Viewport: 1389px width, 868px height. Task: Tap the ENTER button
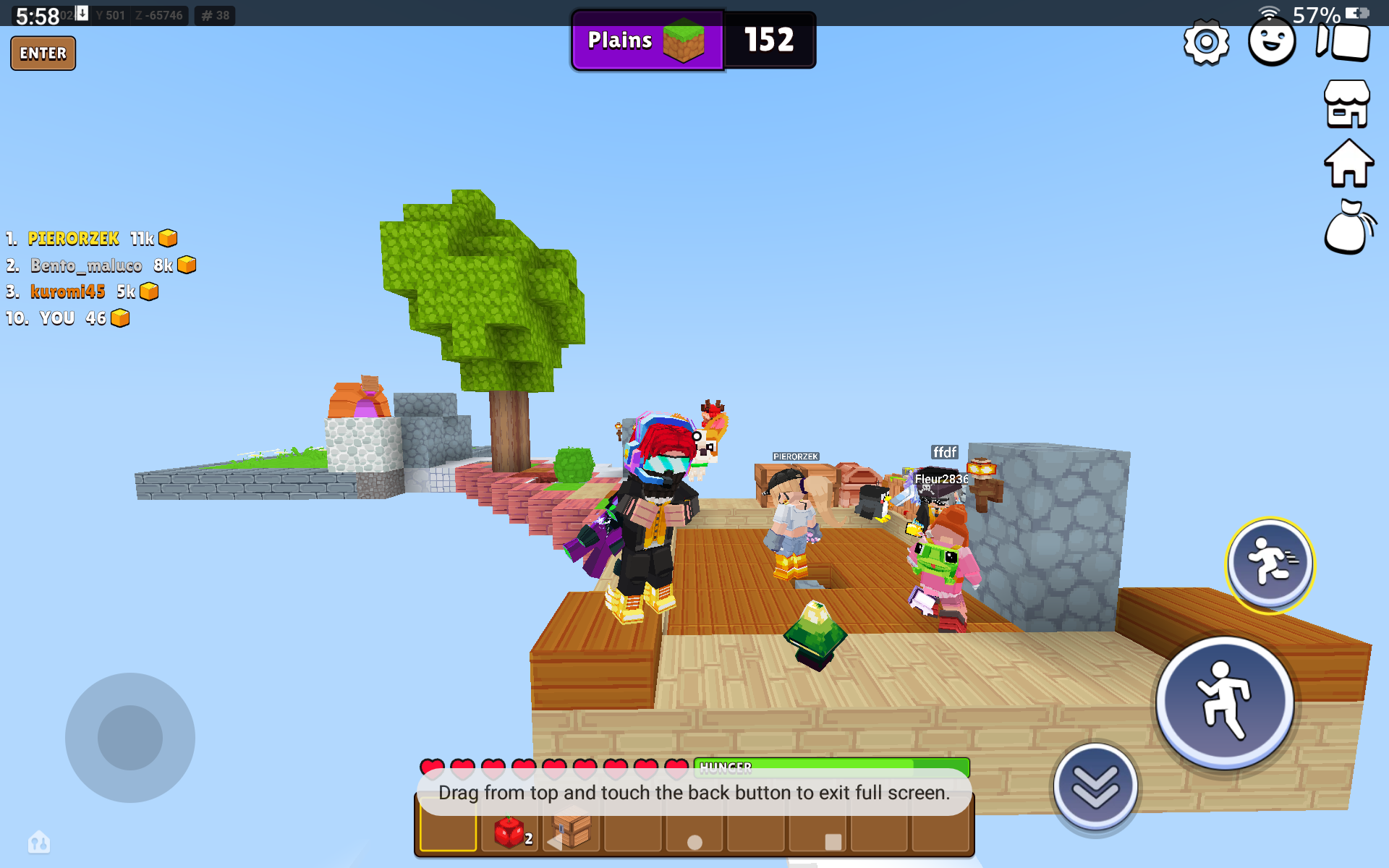43,54
